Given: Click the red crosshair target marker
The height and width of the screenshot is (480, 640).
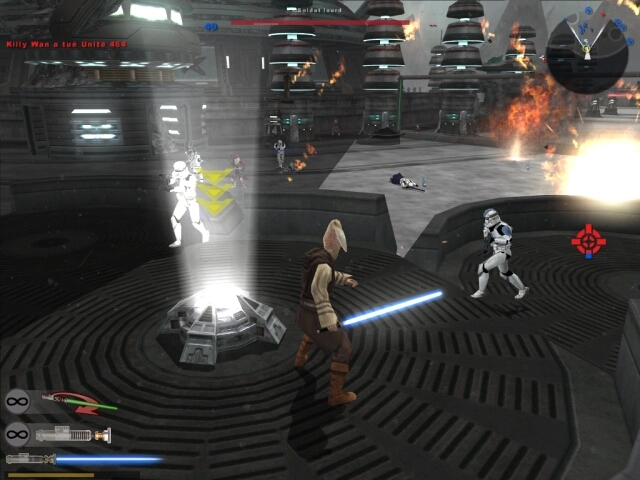Looking at the screenshot, I should click(588, 240).
